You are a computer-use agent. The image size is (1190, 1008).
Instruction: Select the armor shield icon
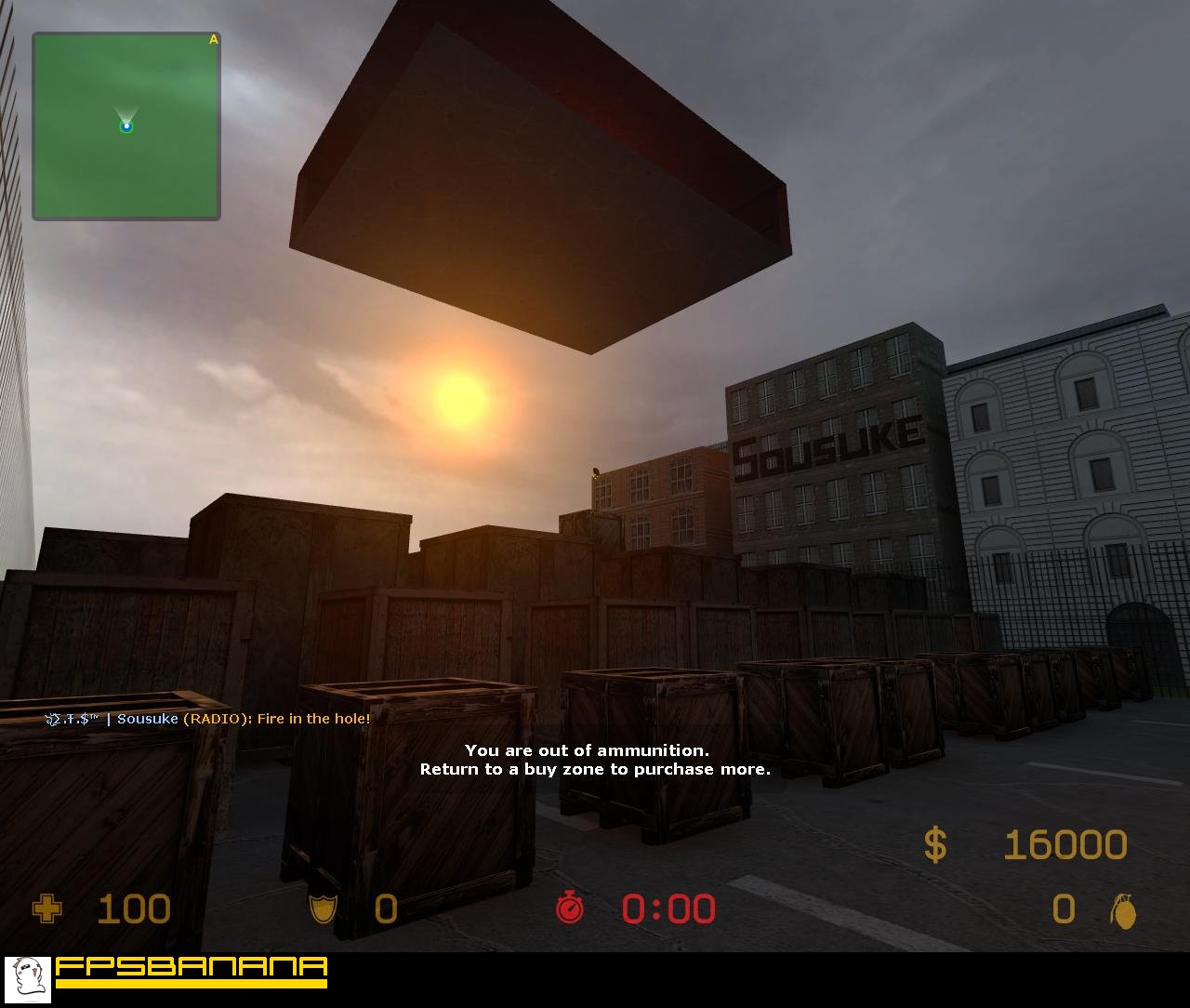point(323,909)
